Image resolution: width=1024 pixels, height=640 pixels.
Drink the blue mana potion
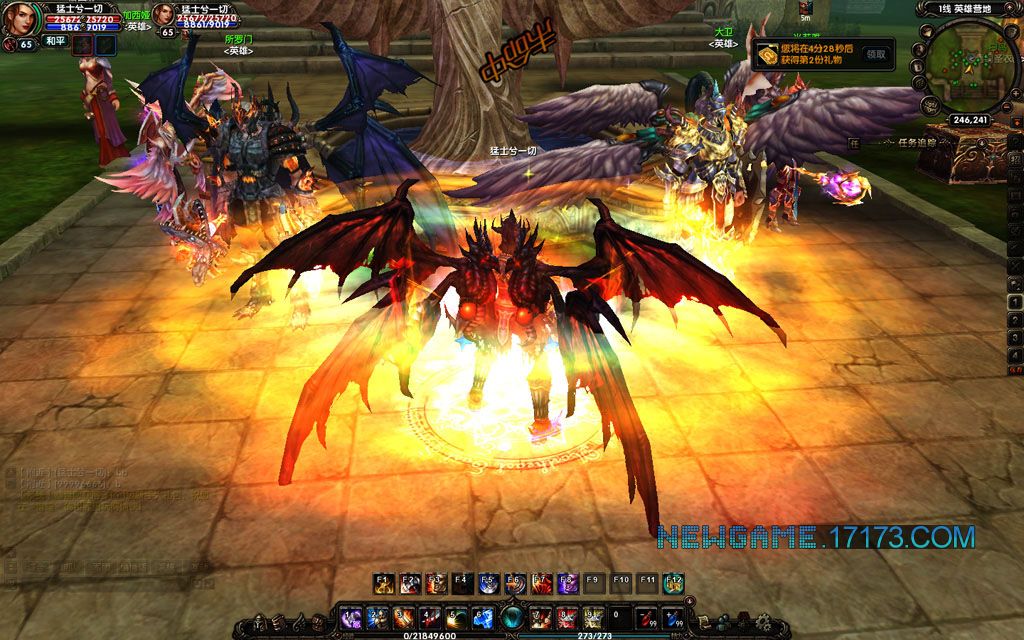click(673, 618)
